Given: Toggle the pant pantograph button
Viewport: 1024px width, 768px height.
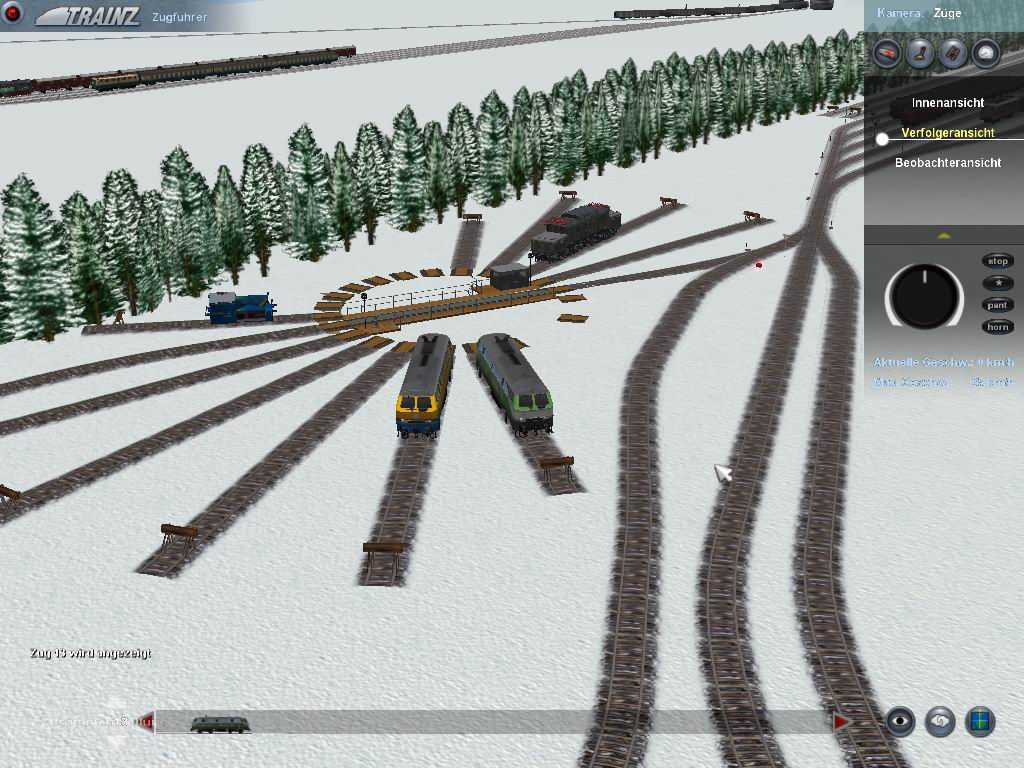Looking at the screenshot, I should pos(998,305).
